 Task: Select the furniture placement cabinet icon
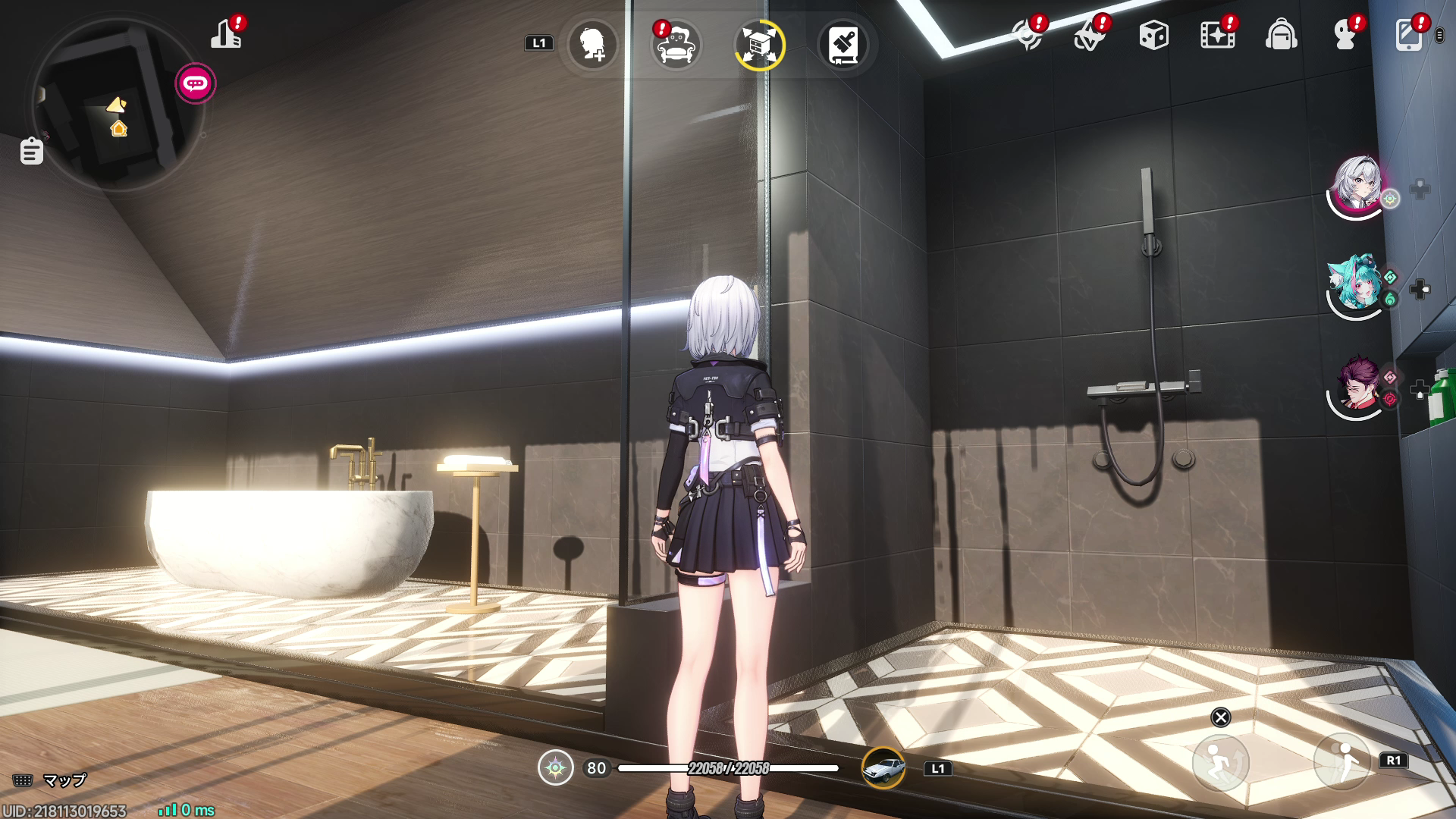[x=759, y=45]
